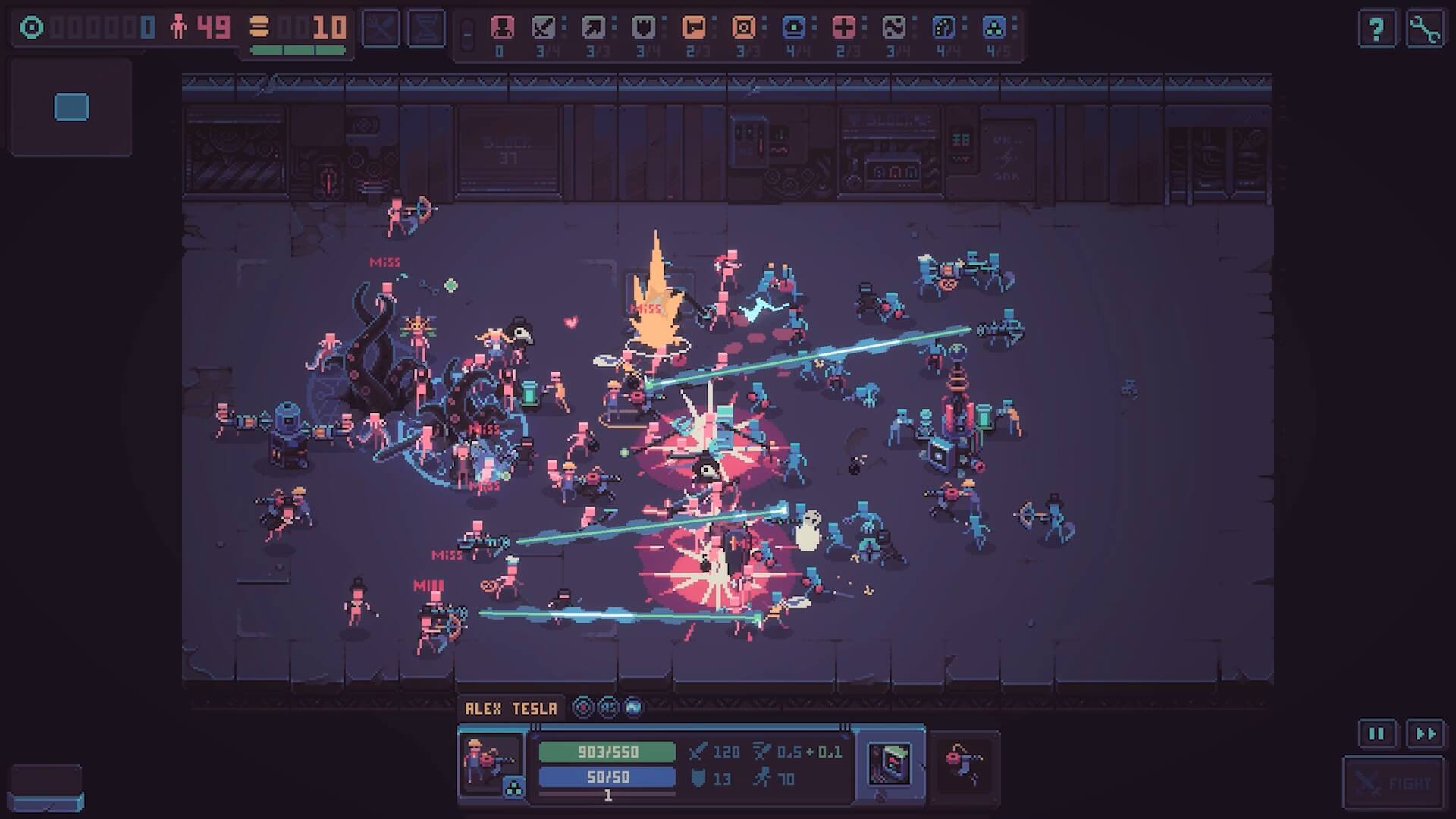Image resolution: width=1456 pixels, height=819 pixels.
Task: Select the orange flag class icon
Action: click(x=693, y=29)
